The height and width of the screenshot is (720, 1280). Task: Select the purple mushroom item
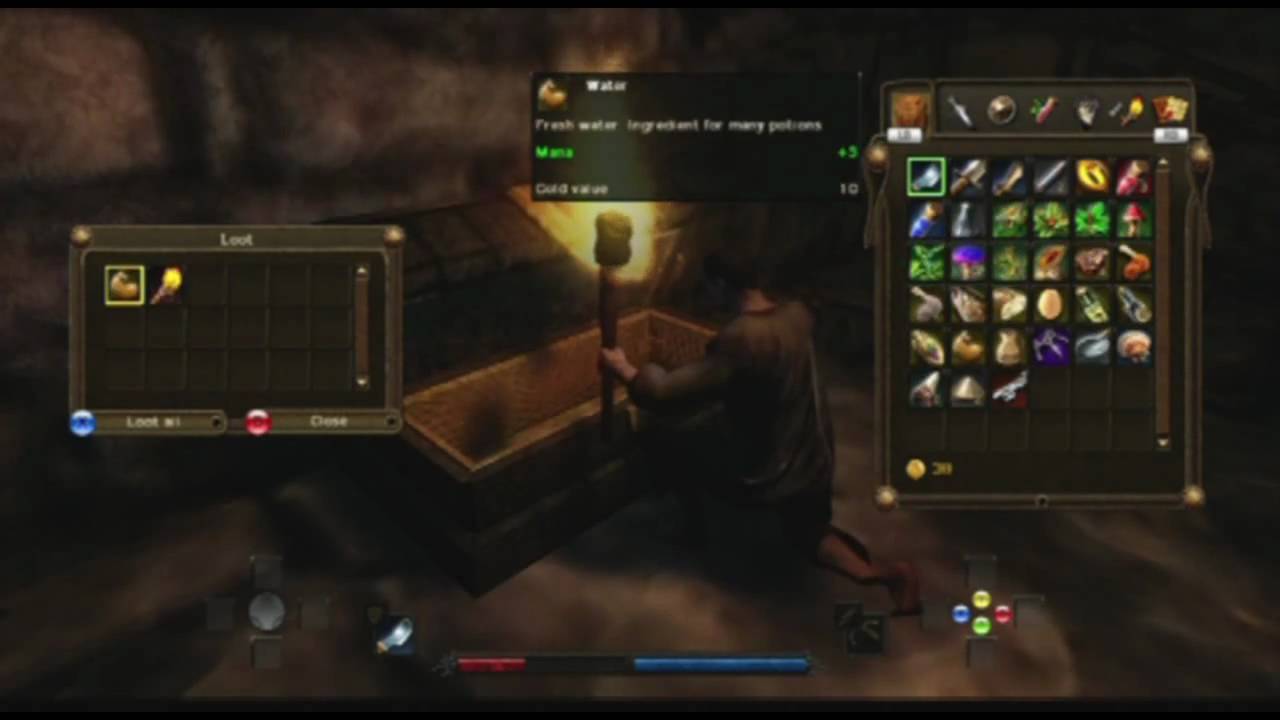pos(968,262)
